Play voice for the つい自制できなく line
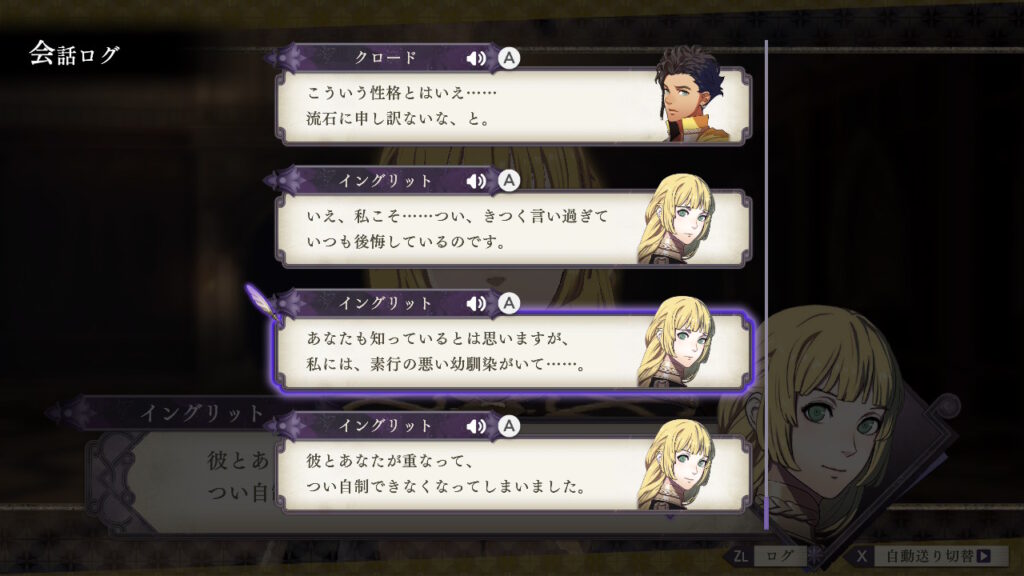The width and height of the screenshot is (1024, 576). [x=477, y=427]
